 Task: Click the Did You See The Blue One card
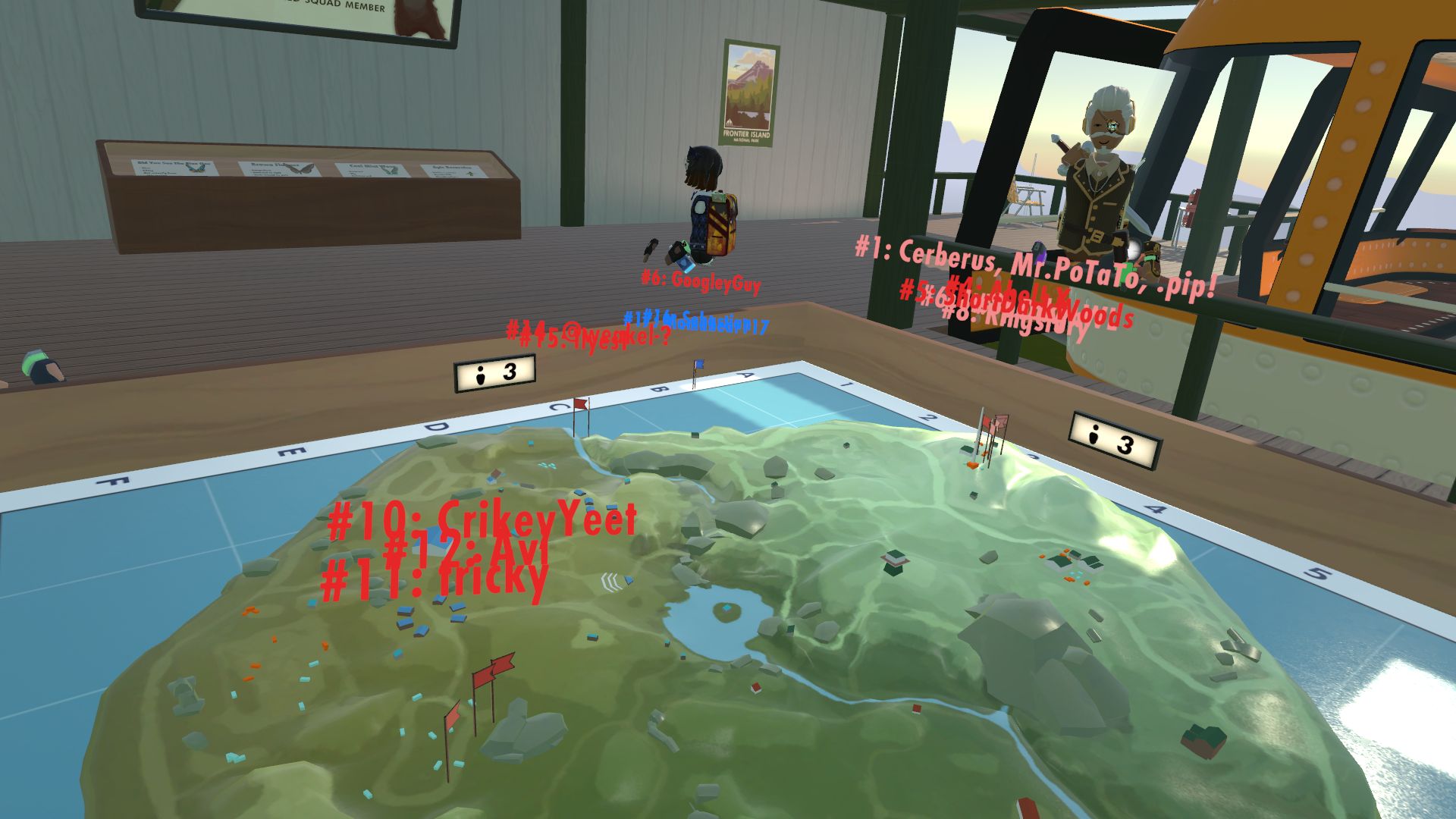click(174, 167)
